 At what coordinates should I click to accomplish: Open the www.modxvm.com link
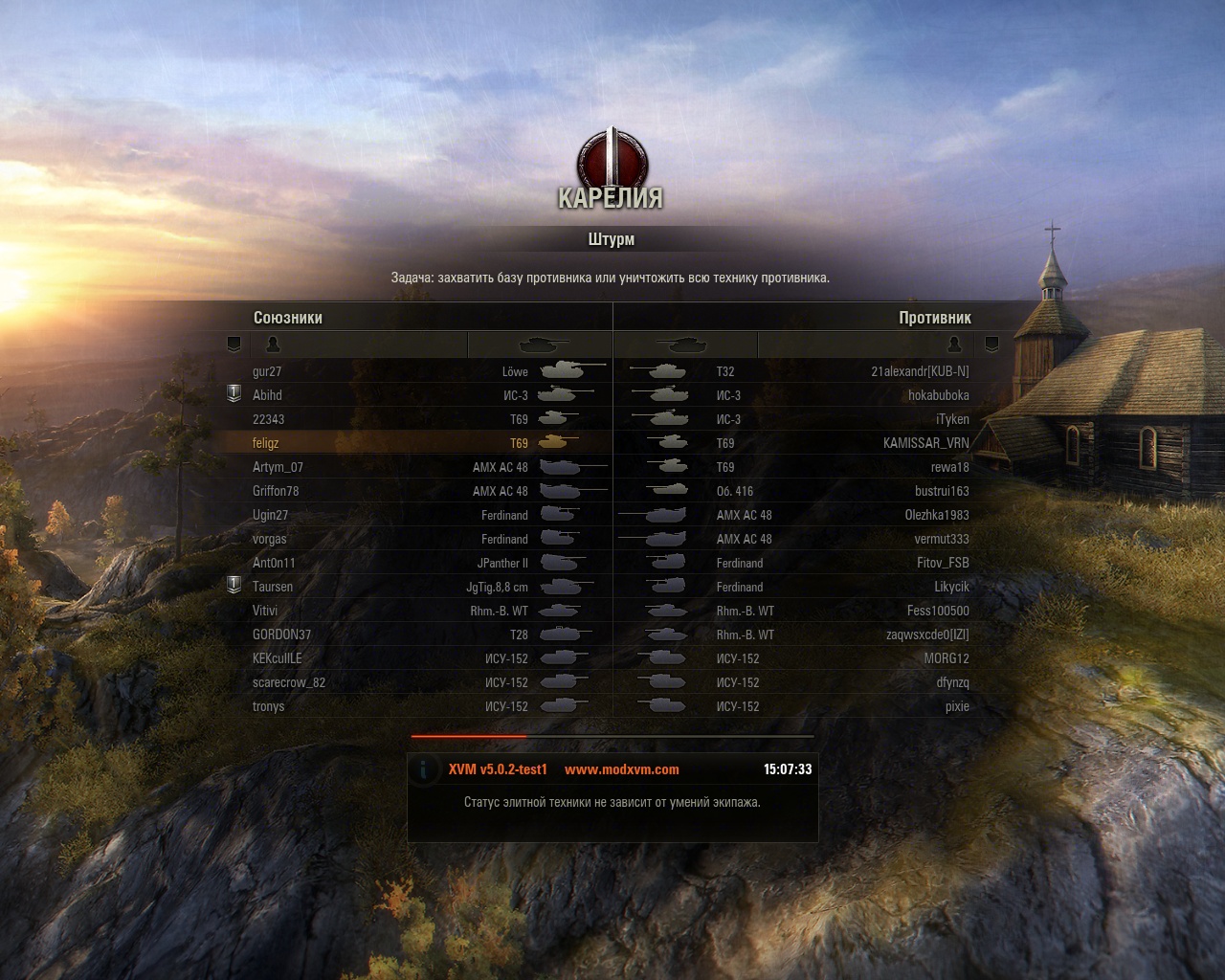point(622,769)
